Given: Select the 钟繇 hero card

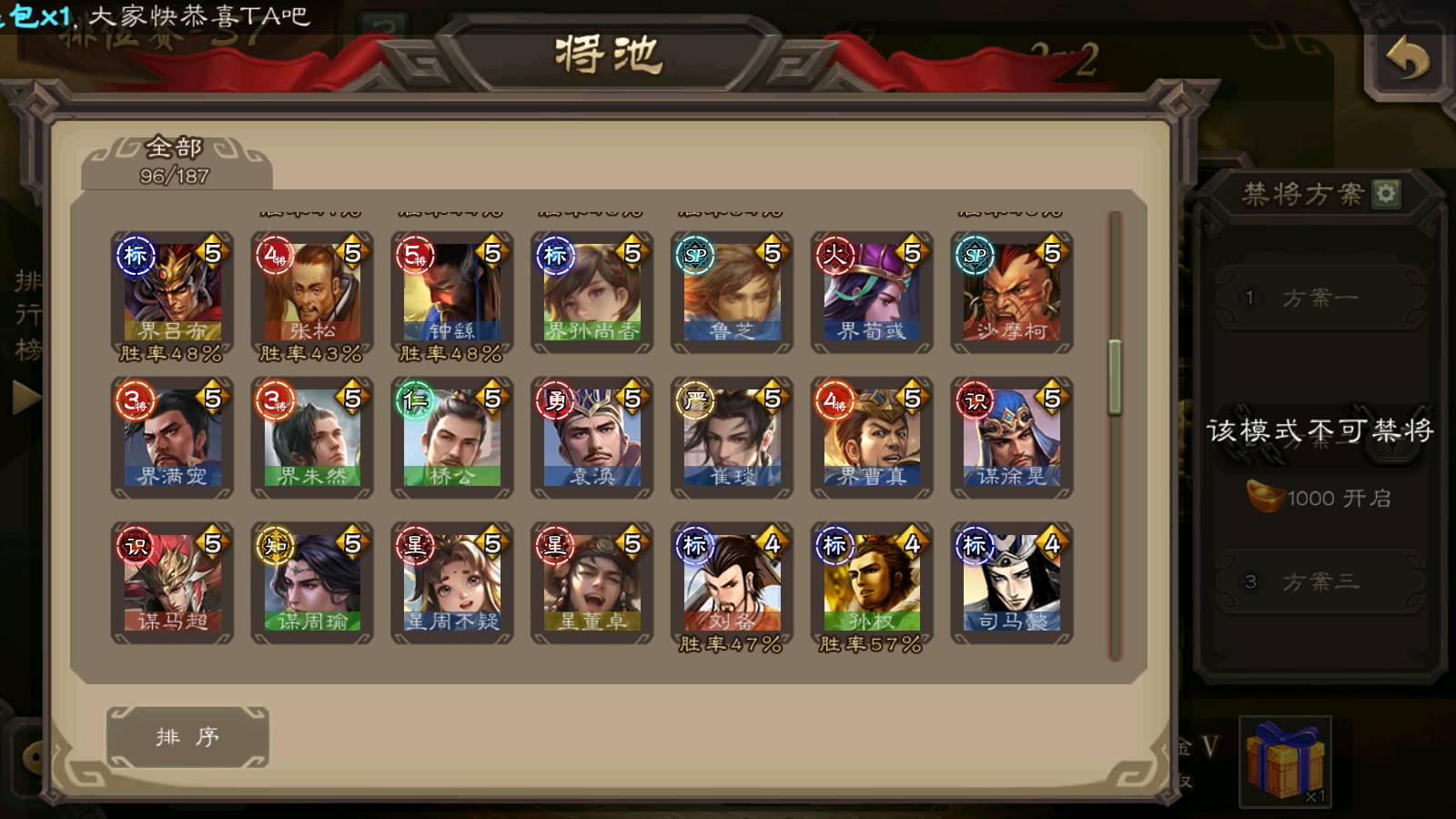Looking at the screenshot, I should [452, 291].
